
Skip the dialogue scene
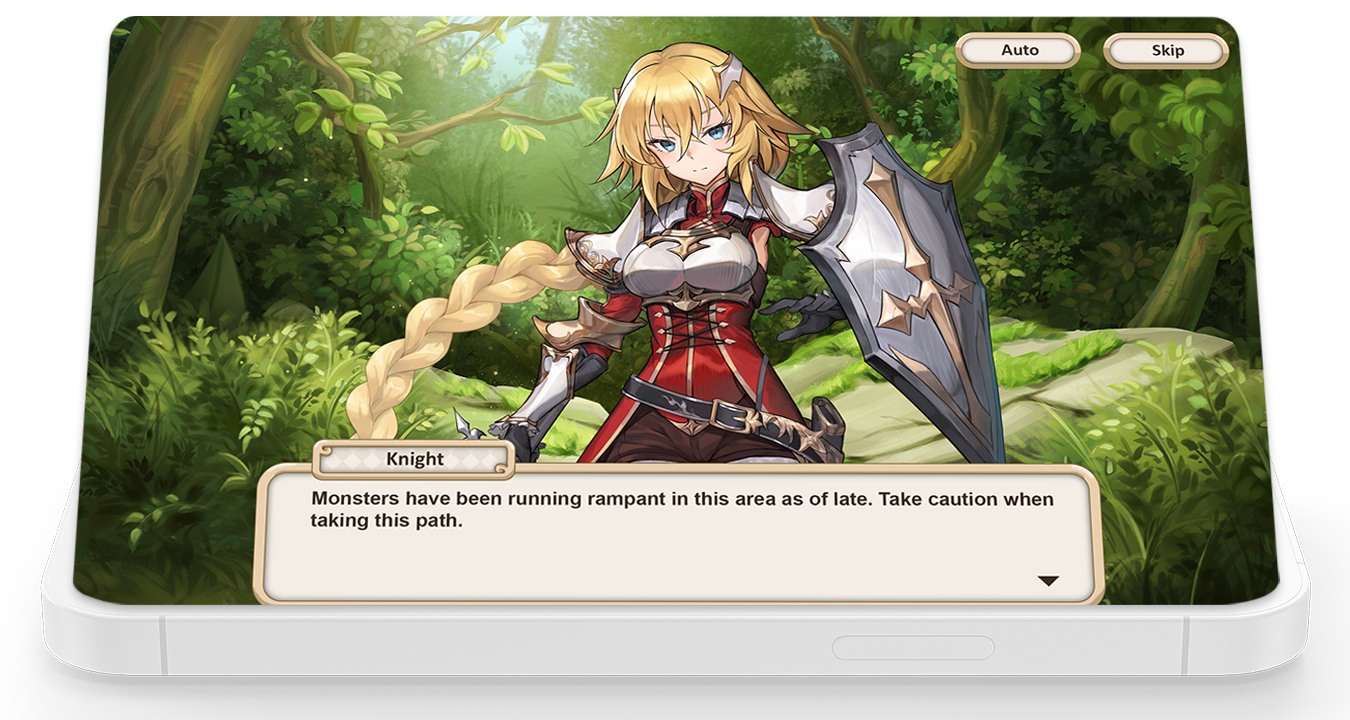[x=1166, y=50]
